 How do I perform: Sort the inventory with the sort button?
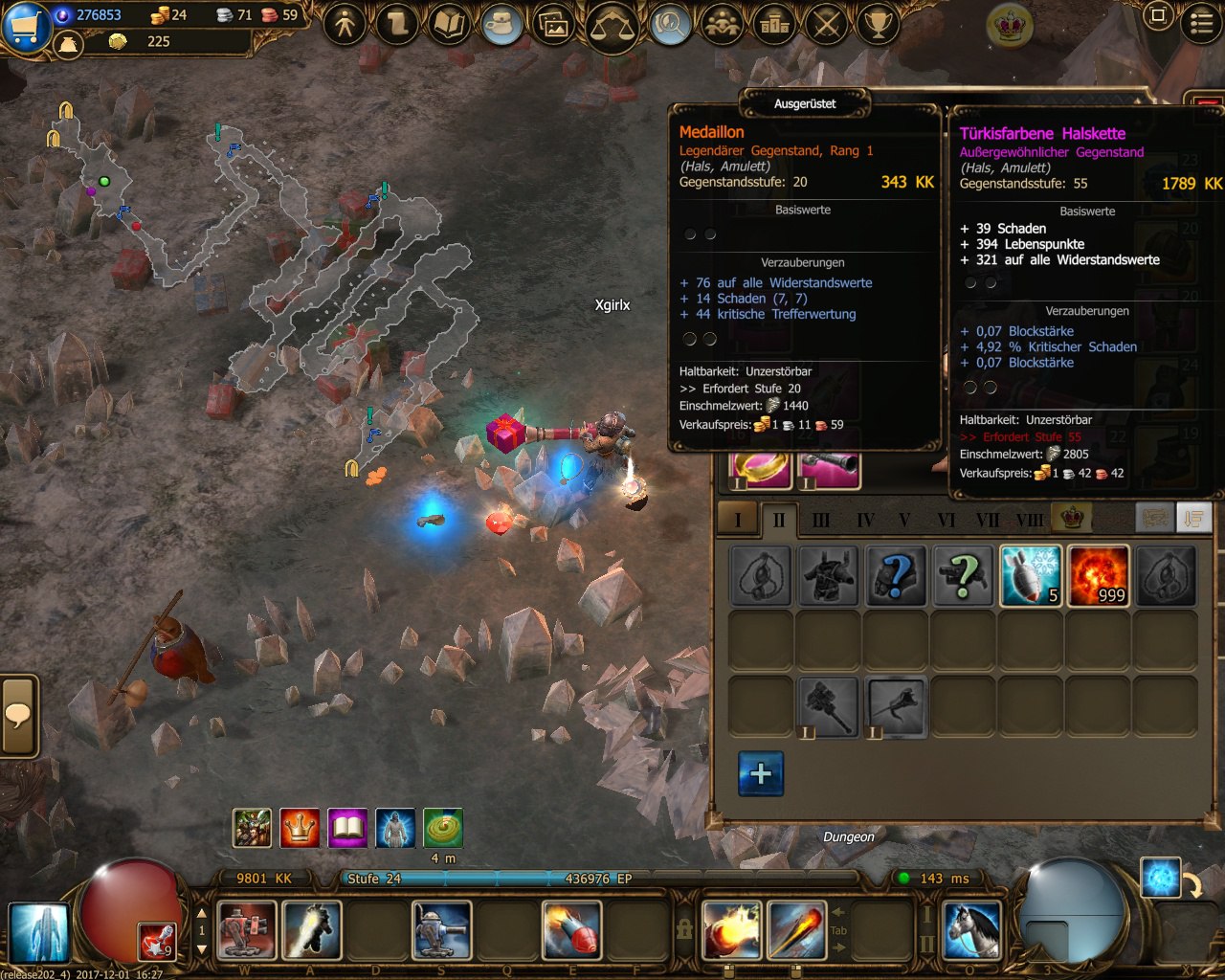(1193, 518)
